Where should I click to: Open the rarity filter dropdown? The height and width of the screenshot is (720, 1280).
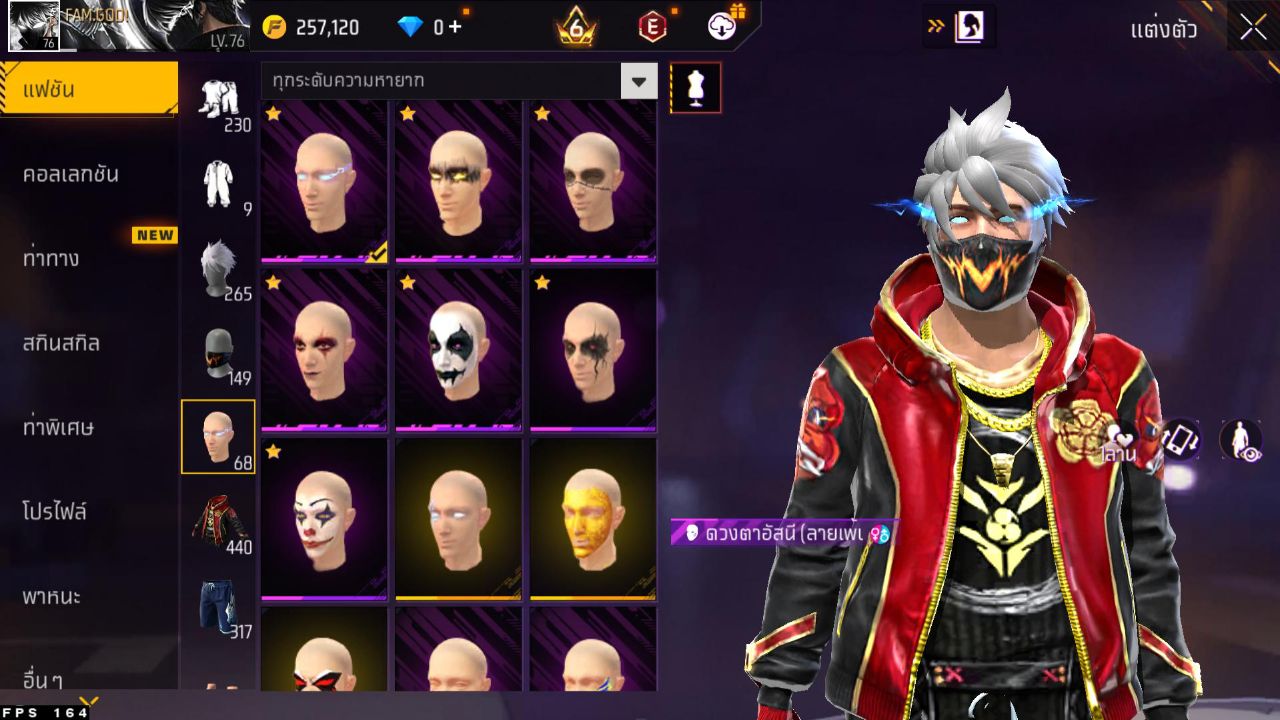pyautogui.click(x=638, y=81)
